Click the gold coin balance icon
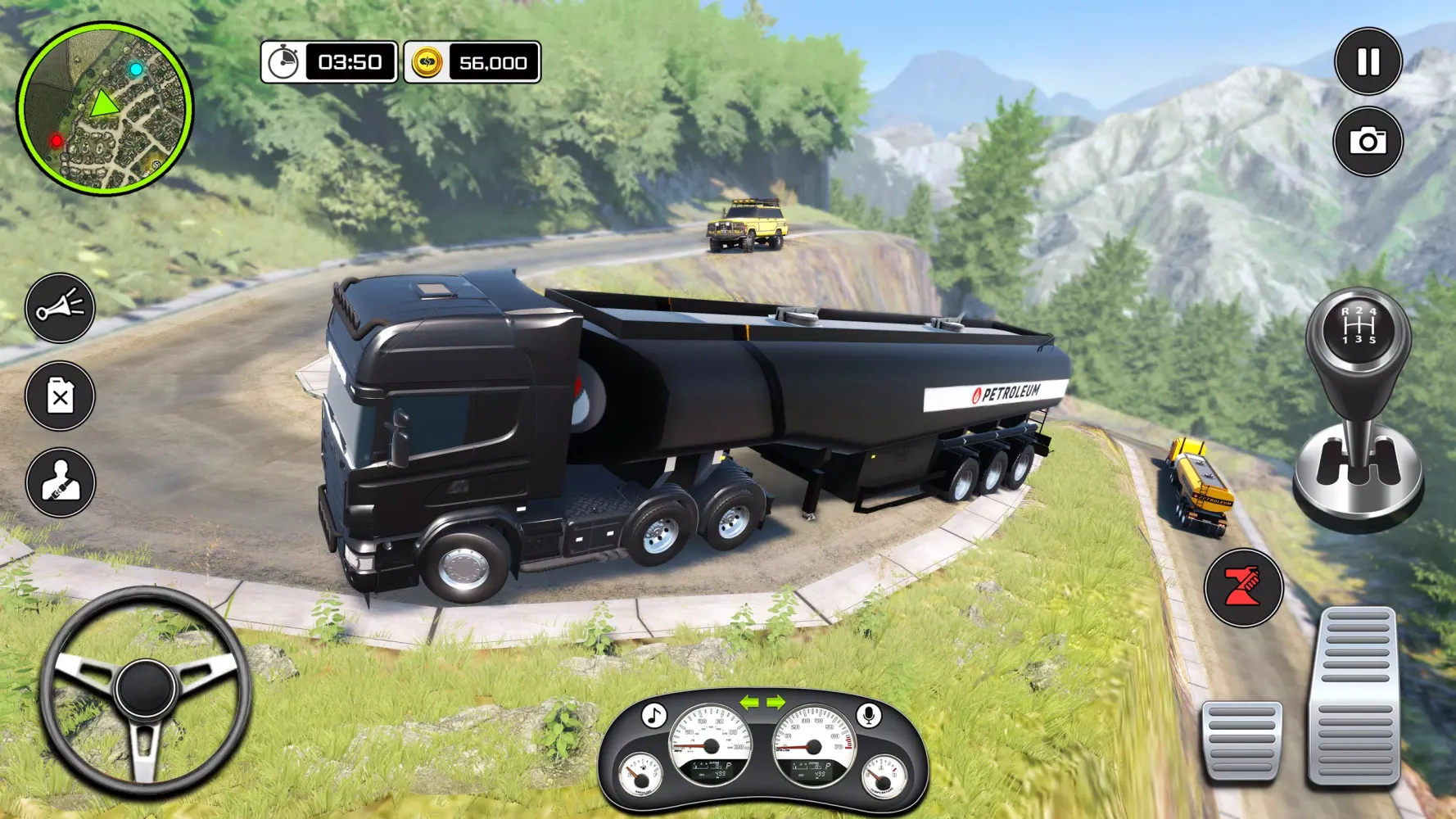This screenshot has width=1456, height=819. pos(427,62)
